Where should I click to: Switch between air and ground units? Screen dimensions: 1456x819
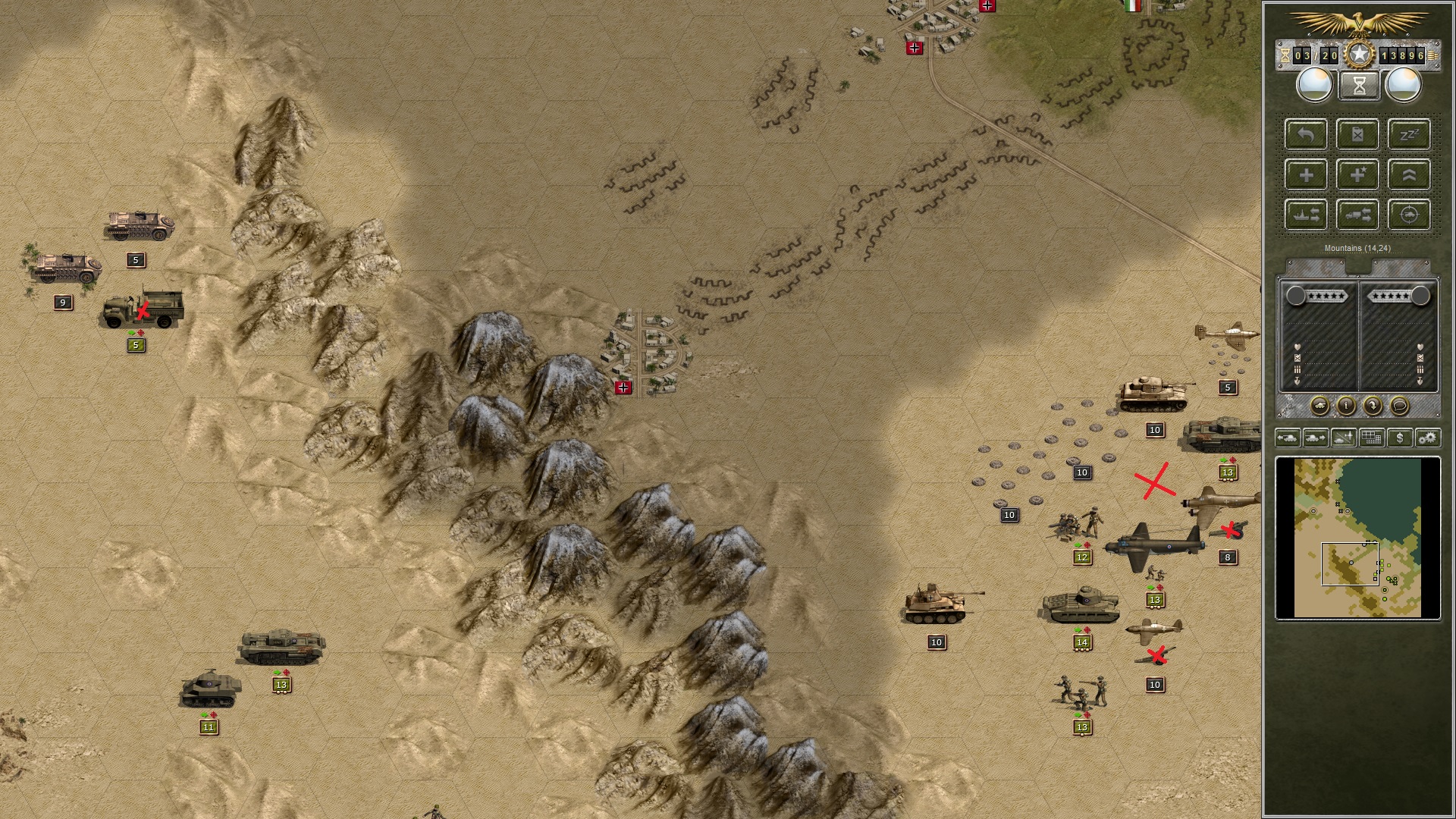pos(1342,438)
